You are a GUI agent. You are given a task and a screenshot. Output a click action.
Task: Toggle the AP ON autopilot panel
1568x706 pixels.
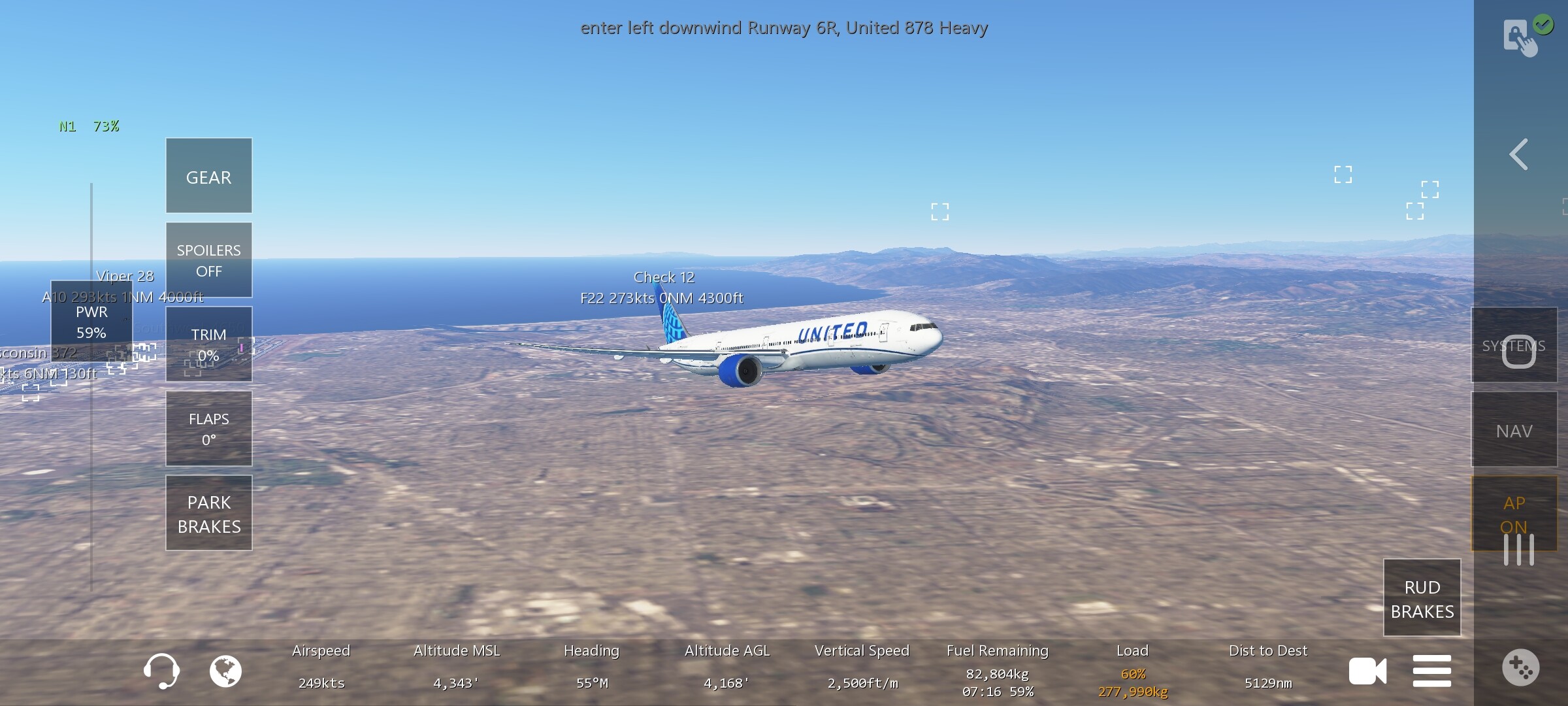(x=1513, y=514)
